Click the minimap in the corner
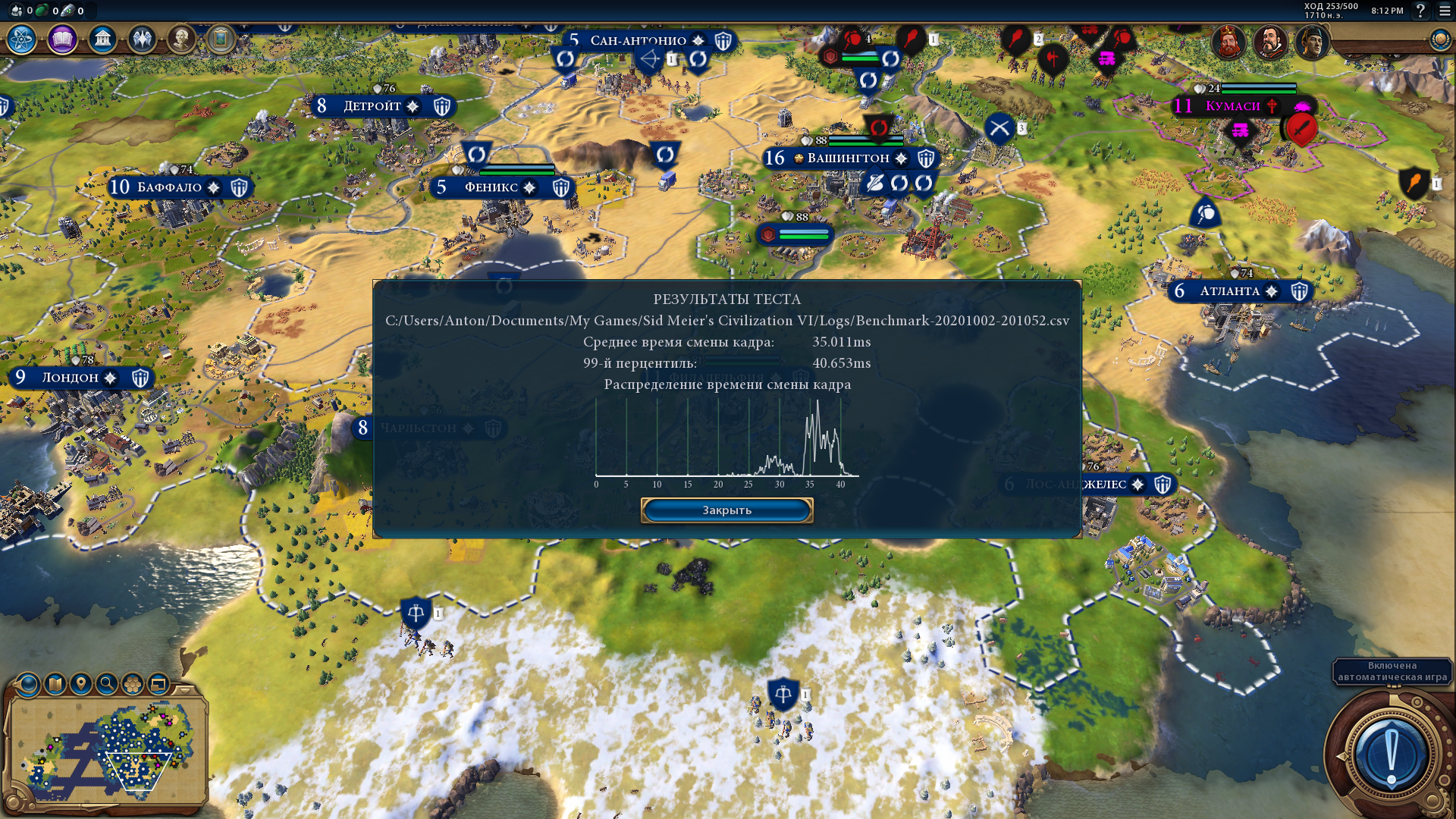Viewport: 1456px width, 819px height. click(108, 751)
